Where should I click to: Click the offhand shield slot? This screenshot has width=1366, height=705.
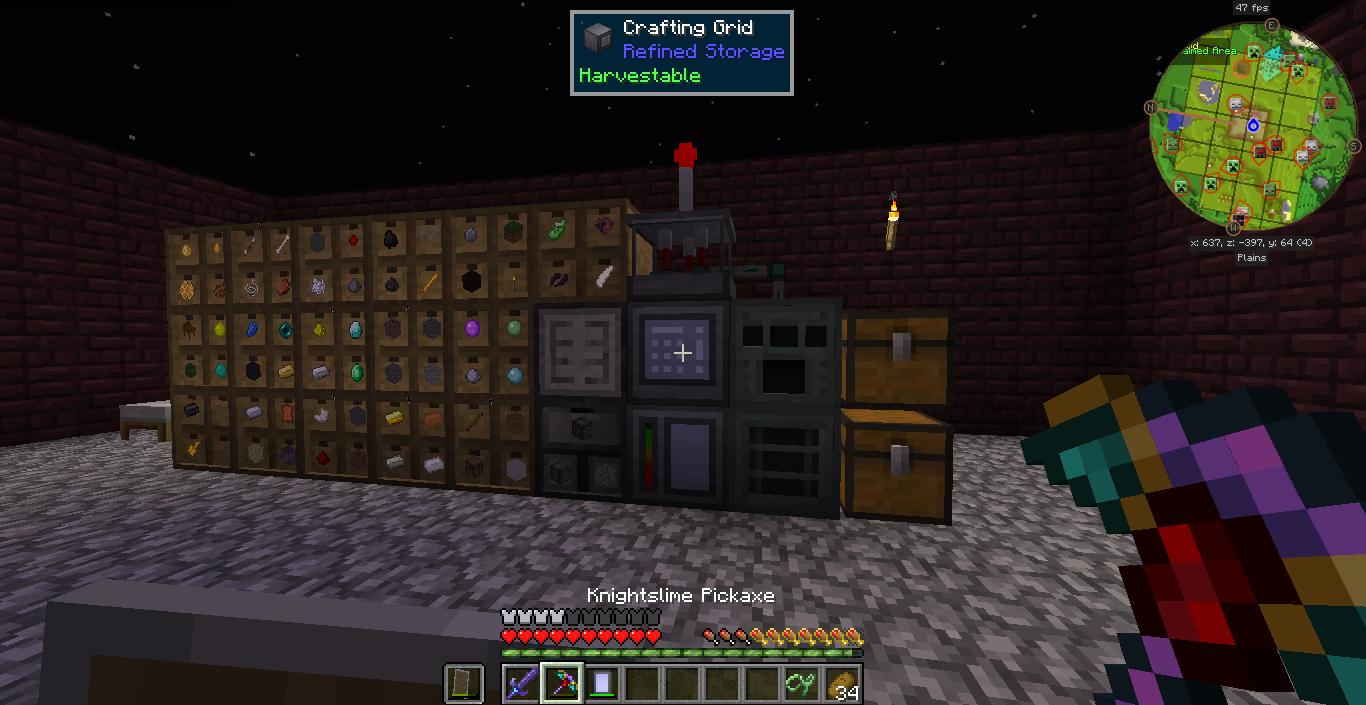tap(464, 684)
